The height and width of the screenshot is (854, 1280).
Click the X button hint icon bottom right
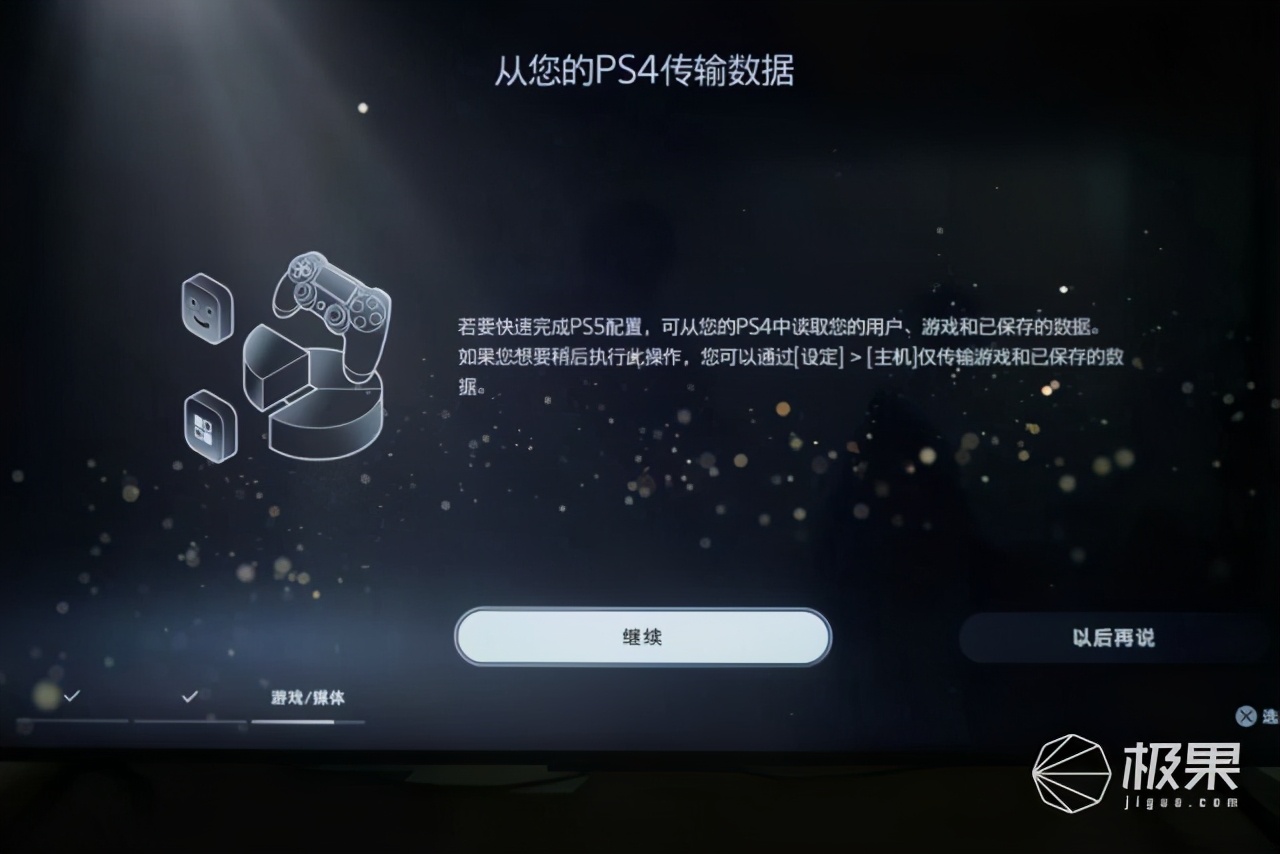pos(1246,716)
